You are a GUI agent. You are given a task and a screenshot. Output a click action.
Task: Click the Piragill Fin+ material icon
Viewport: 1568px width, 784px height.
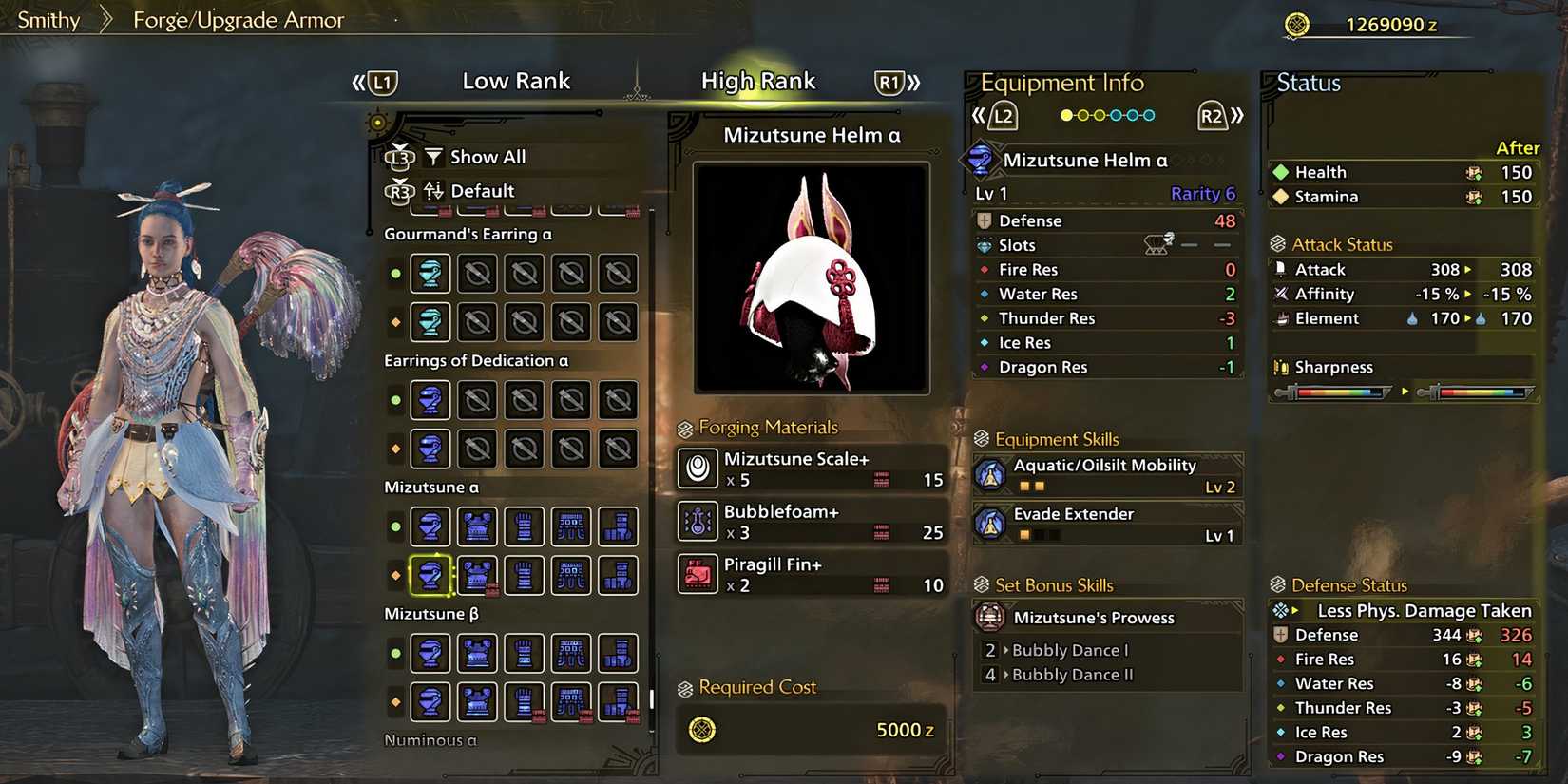pyautogui.click(x=698, y=574)
